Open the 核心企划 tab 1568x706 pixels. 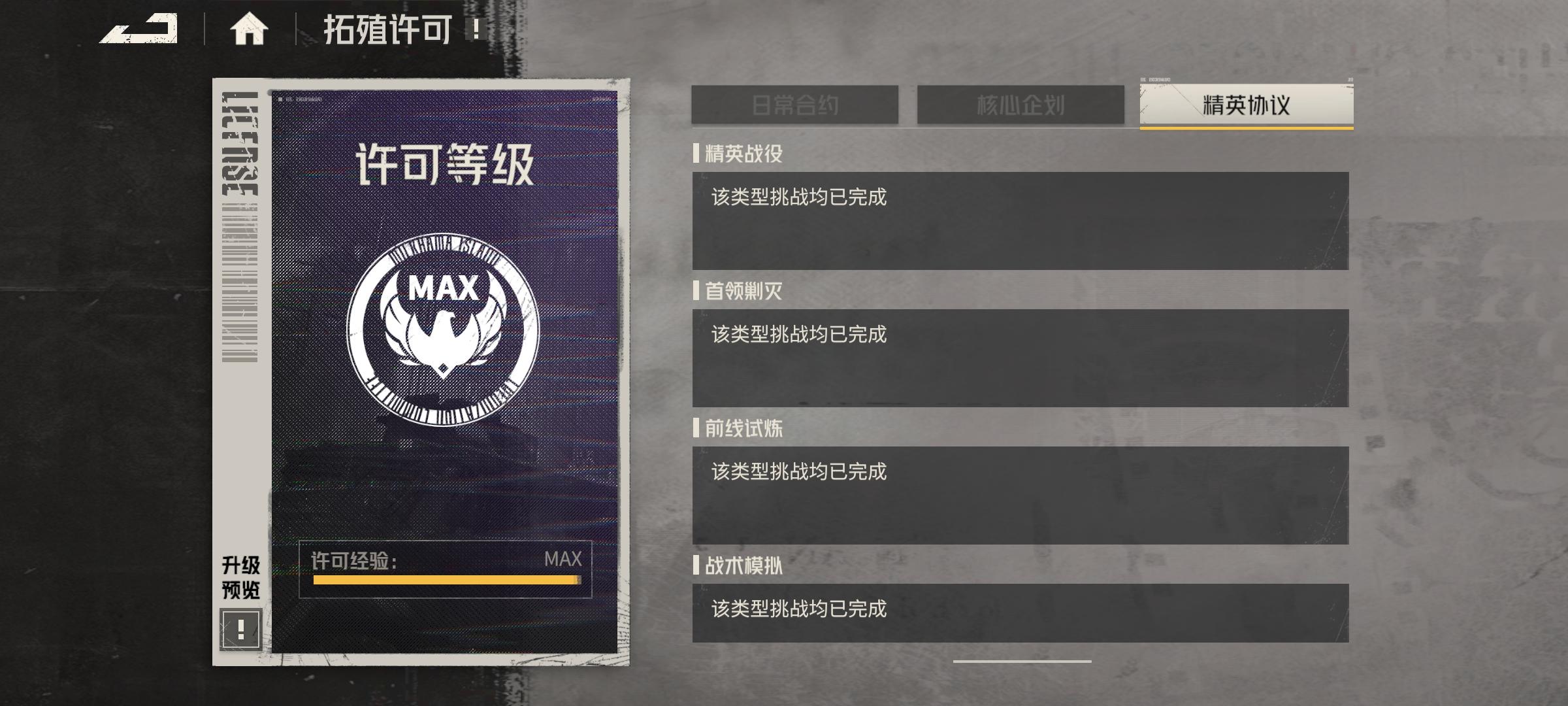coord(1021,104)
